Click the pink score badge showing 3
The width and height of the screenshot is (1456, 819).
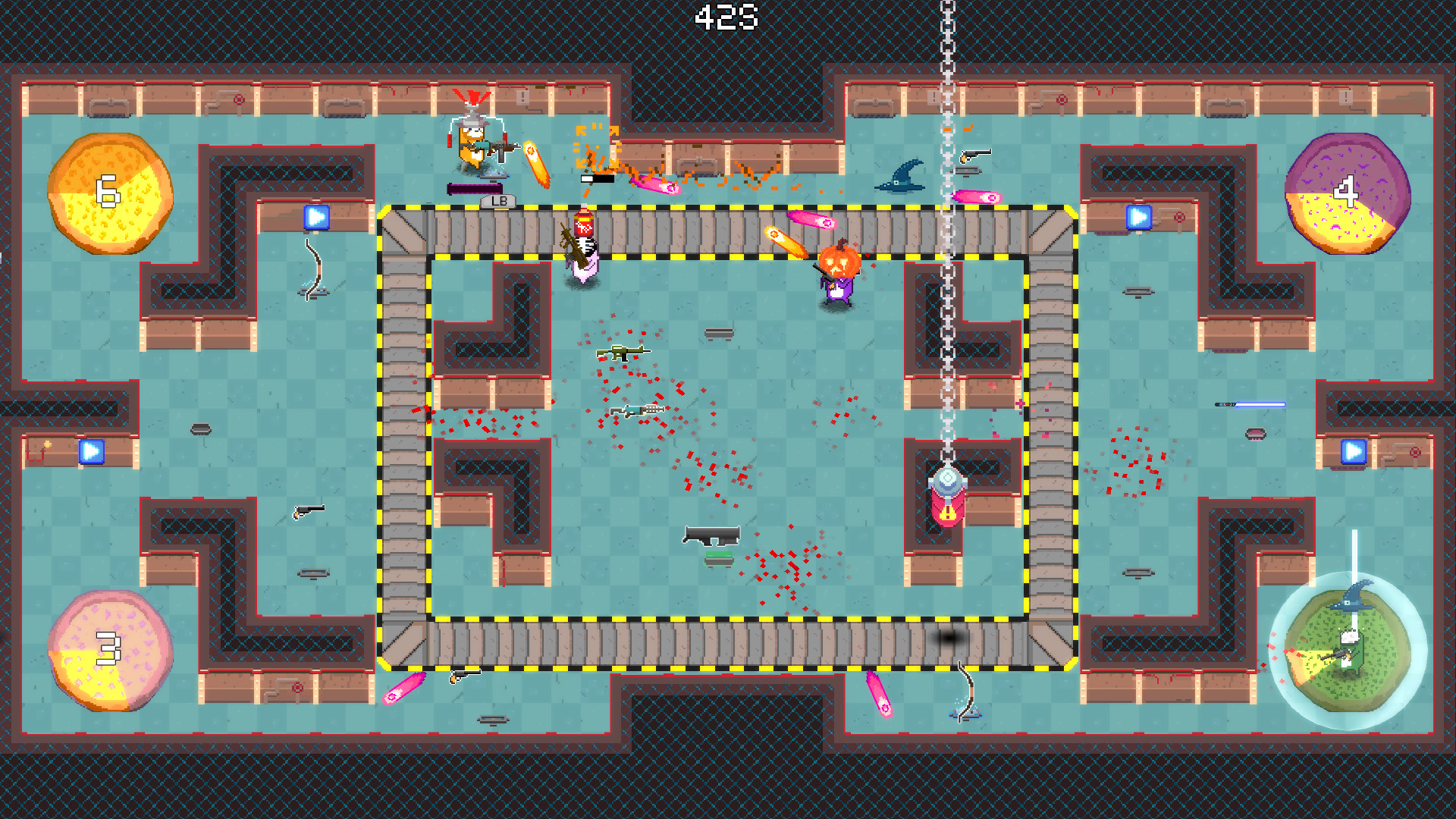(x=108, y=648)
